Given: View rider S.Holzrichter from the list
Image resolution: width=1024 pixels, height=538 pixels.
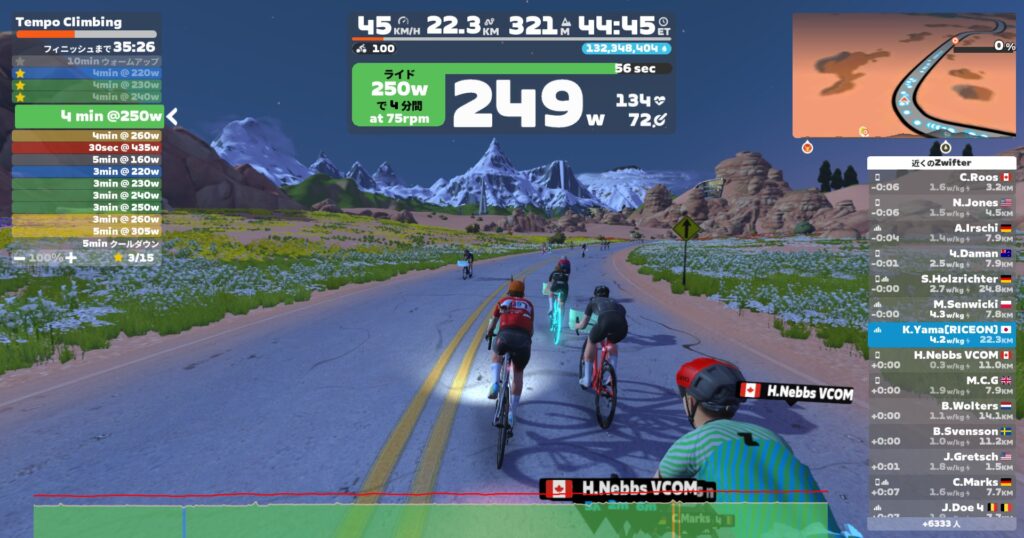Looking at the screenshot, I should click(x=942, y=283).
